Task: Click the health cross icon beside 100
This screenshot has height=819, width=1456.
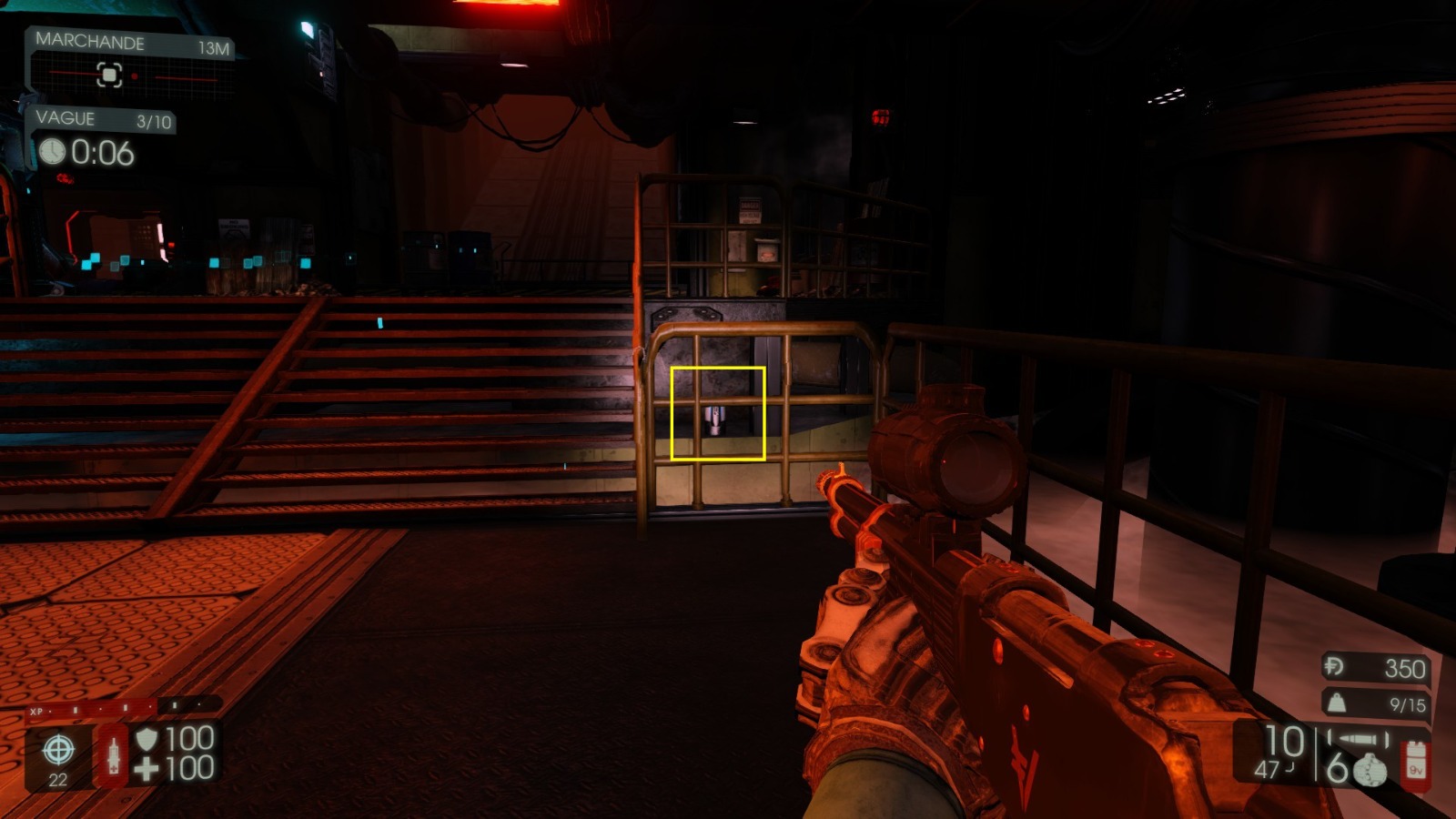Action: 147,766
